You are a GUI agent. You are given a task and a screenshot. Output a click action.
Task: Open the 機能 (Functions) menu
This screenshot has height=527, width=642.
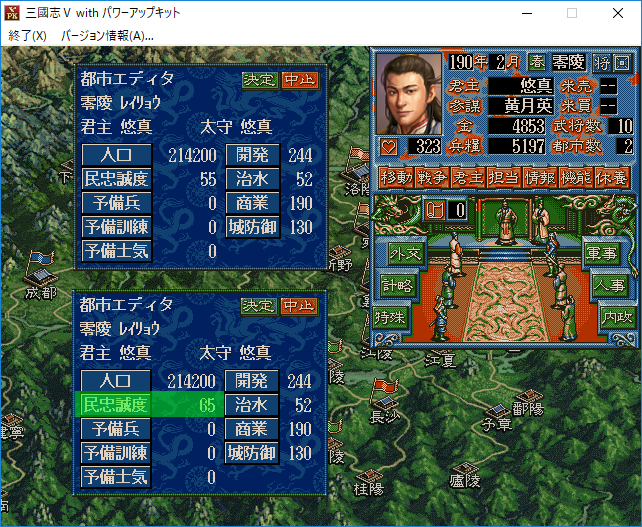[575, 177]
